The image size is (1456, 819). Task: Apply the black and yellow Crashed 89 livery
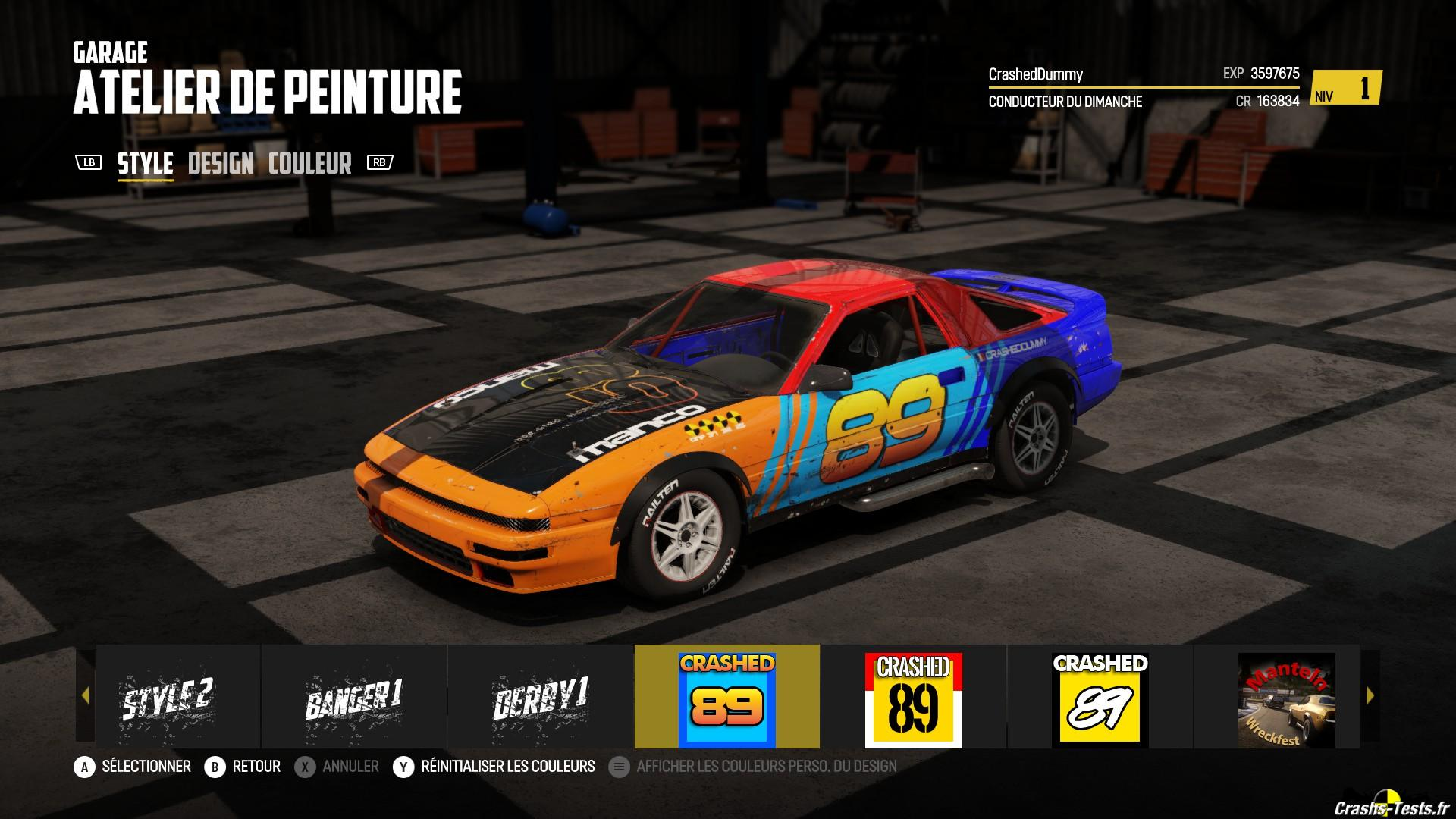1100,697
